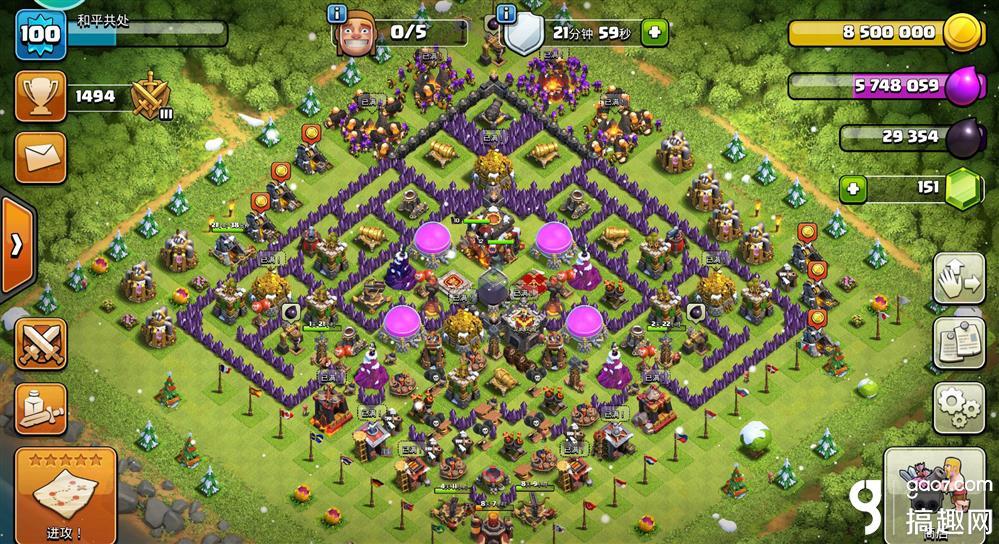Buy more gems with the green plus
This screenshot has width=999, height=544.
853,187
